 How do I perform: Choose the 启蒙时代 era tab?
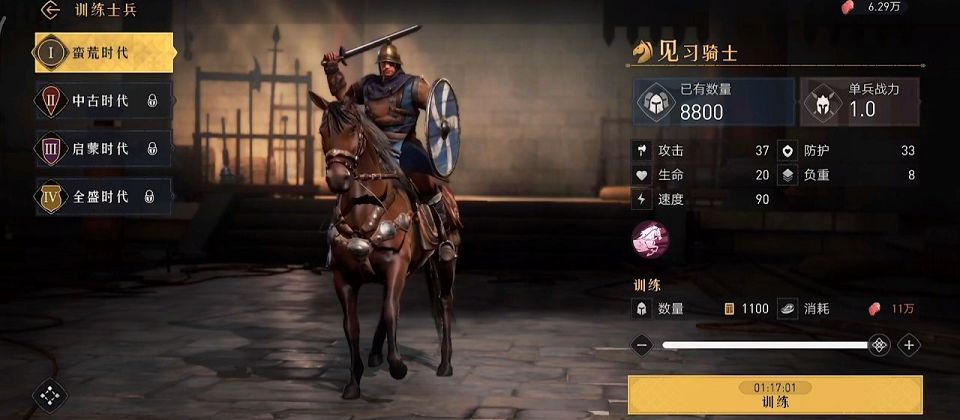tap(103, 148)
